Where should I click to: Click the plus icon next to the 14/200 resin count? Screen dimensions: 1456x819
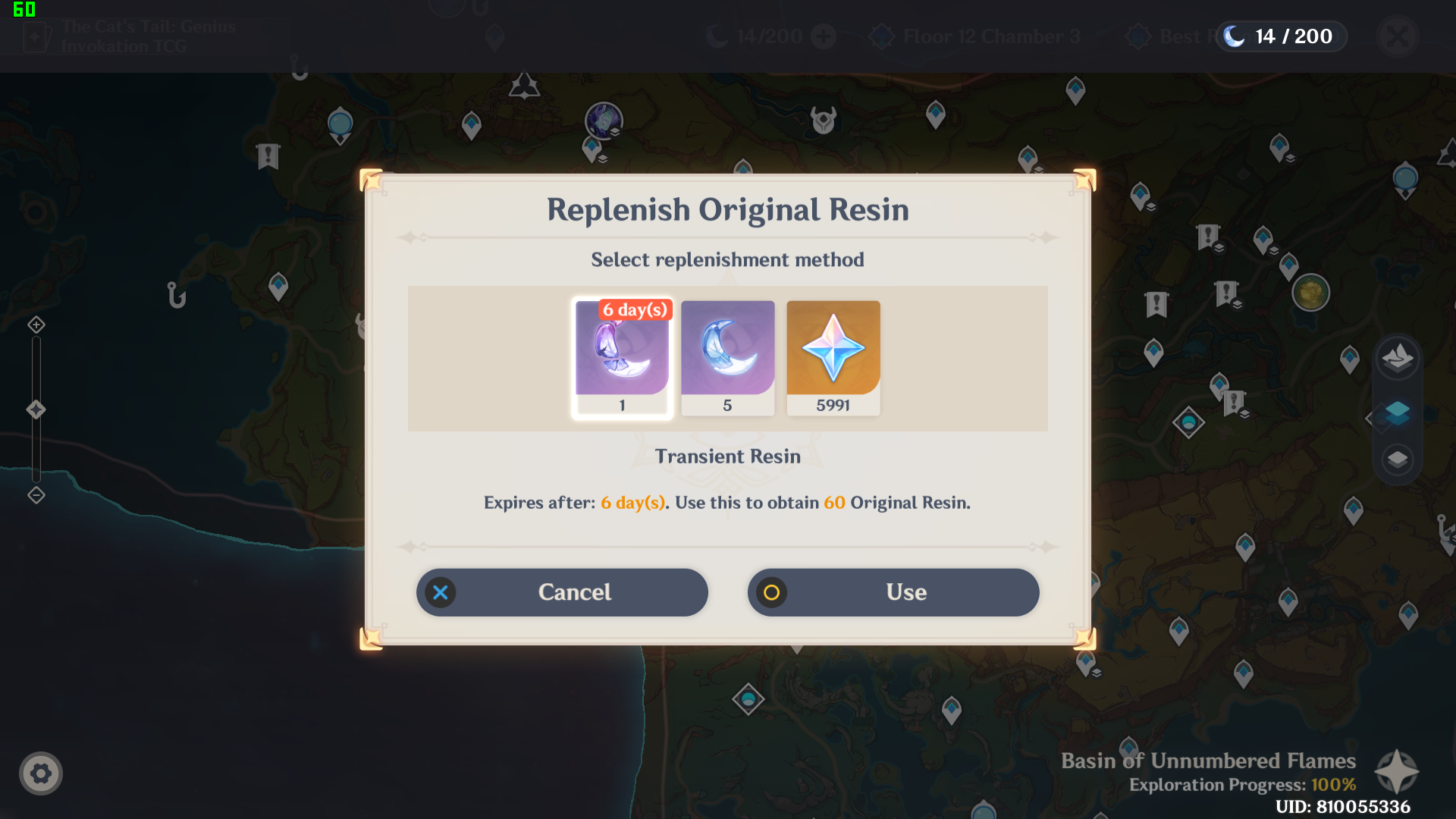point(824,36)
